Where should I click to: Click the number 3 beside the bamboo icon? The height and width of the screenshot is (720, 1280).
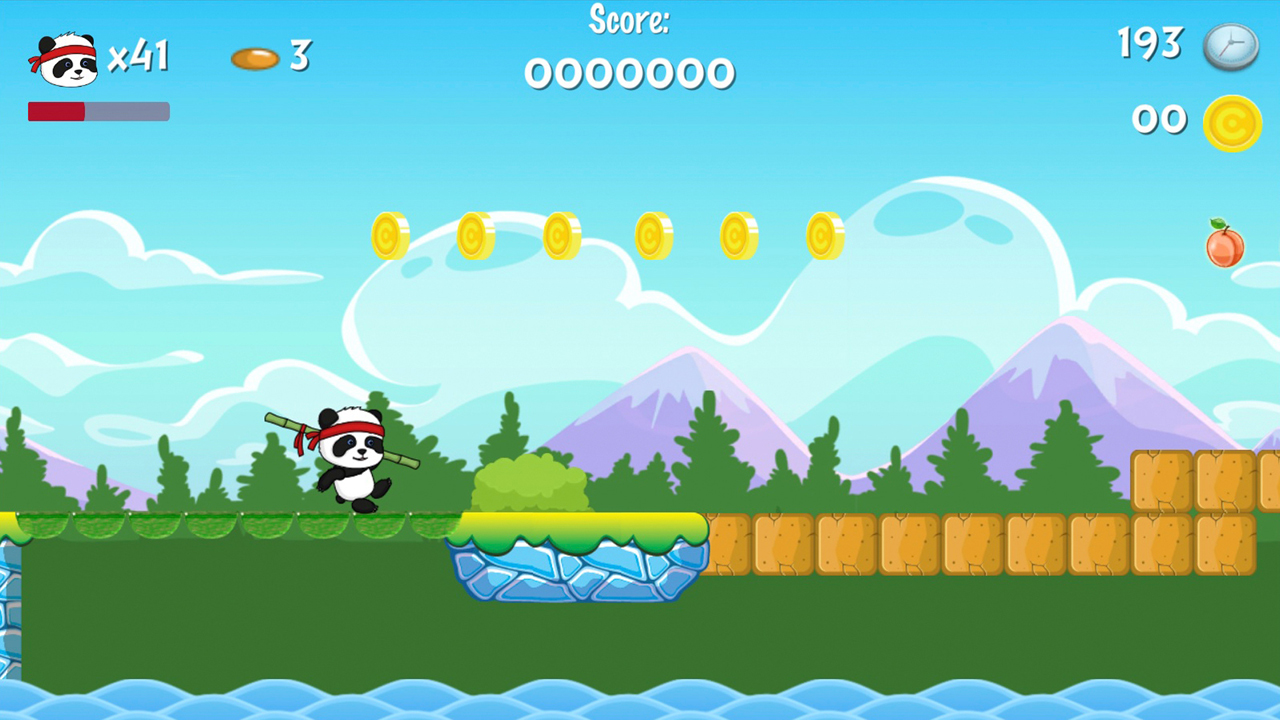[298, 57]
